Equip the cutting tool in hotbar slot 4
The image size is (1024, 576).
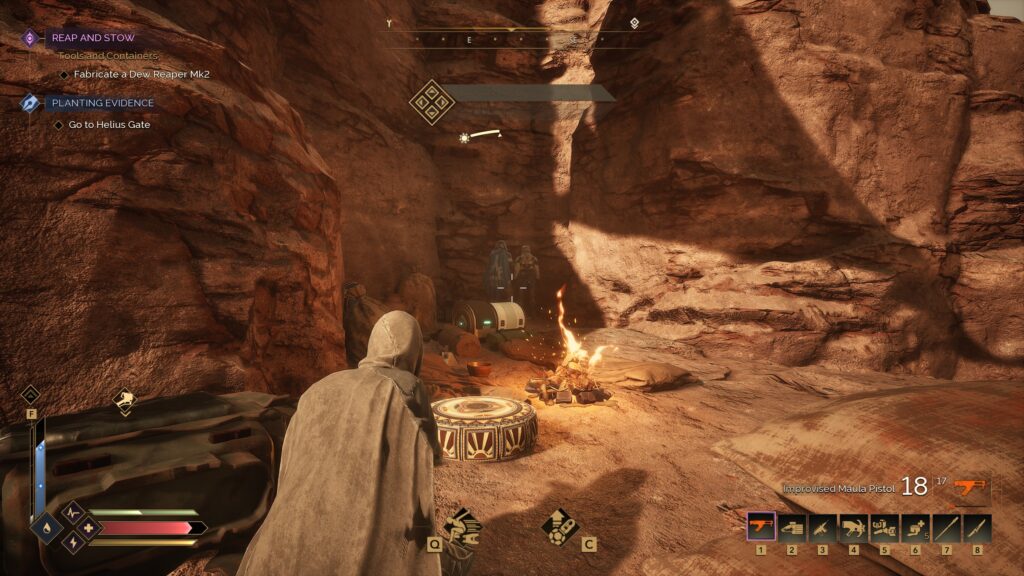pyautogui.click(x=854, y=526)
